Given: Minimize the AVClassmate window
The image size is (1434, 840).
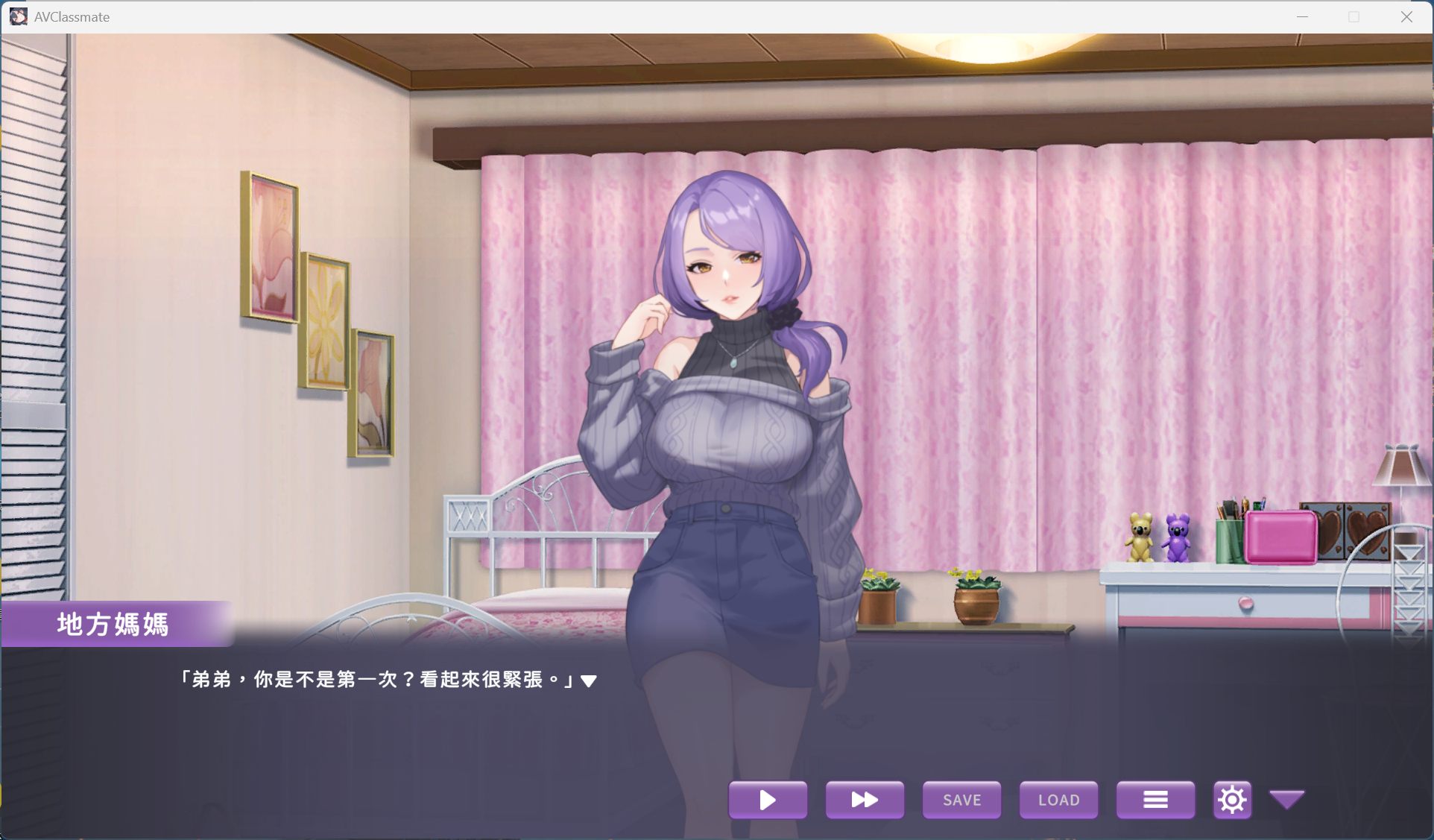Looking at the screenshot, I should click(x=1301, y=16).
